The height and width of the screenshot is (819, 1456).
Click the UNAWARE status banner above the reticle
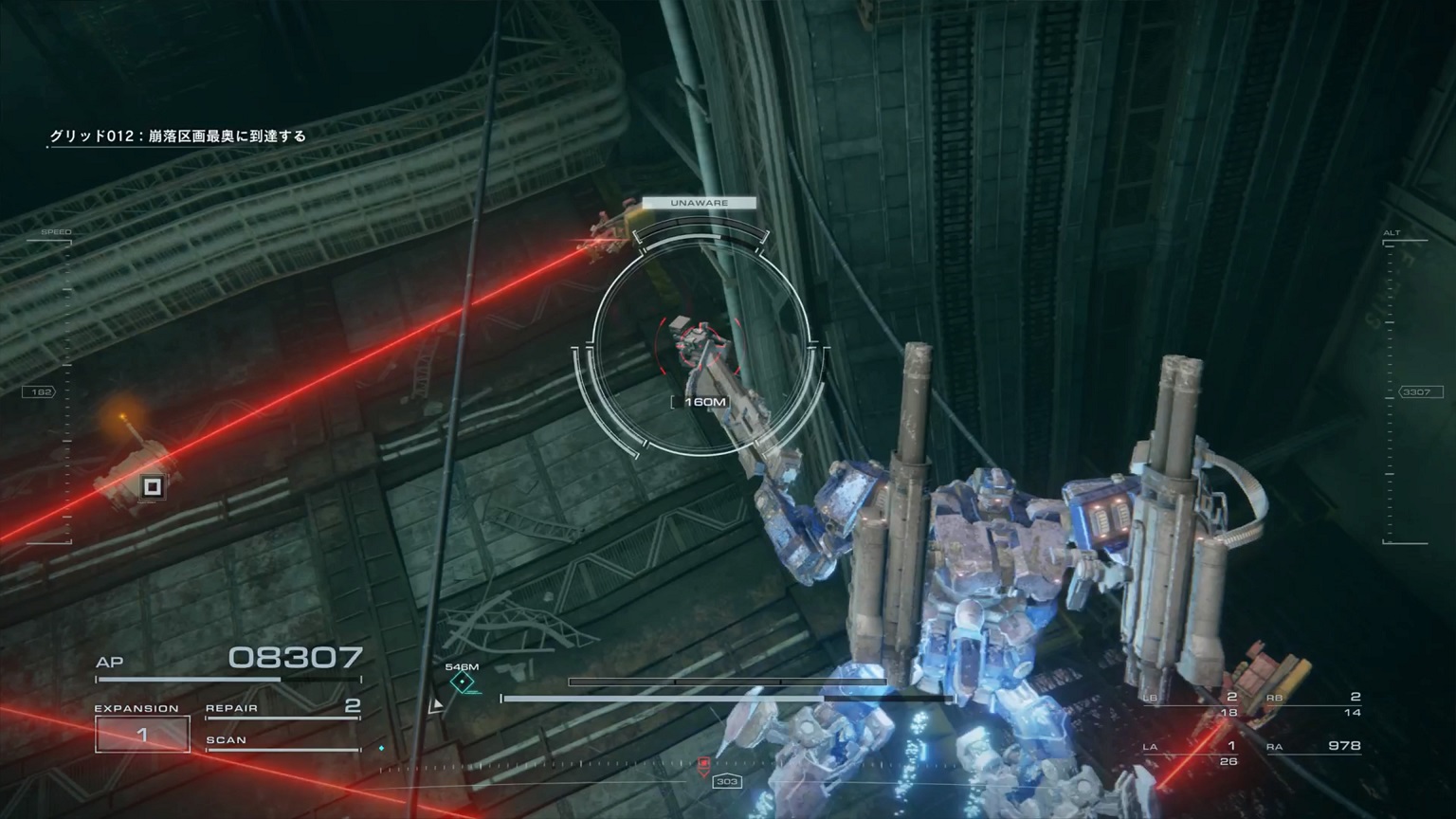tap(700, 202)
